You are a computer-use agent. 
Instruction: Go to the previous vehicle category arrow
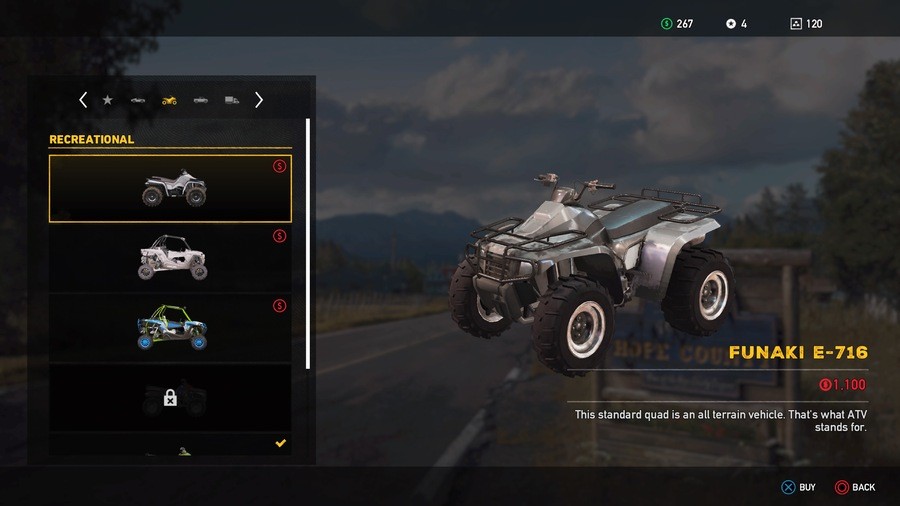83,100
